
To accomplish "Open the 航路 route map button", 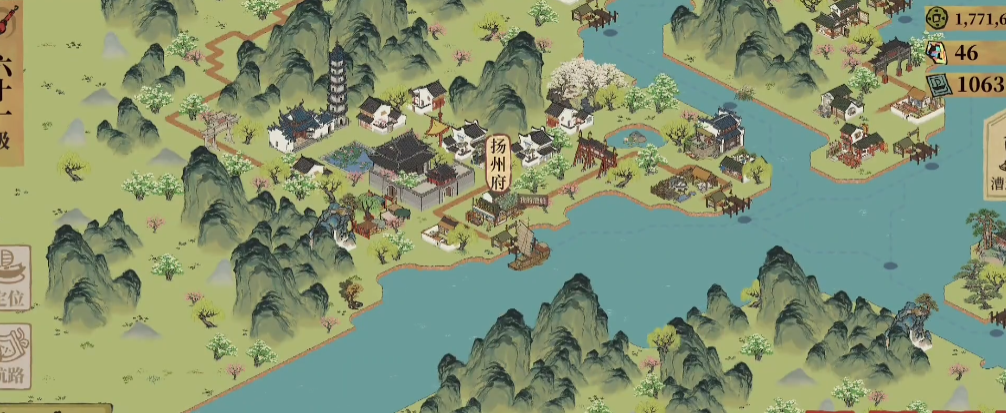I will click(13, 357).
